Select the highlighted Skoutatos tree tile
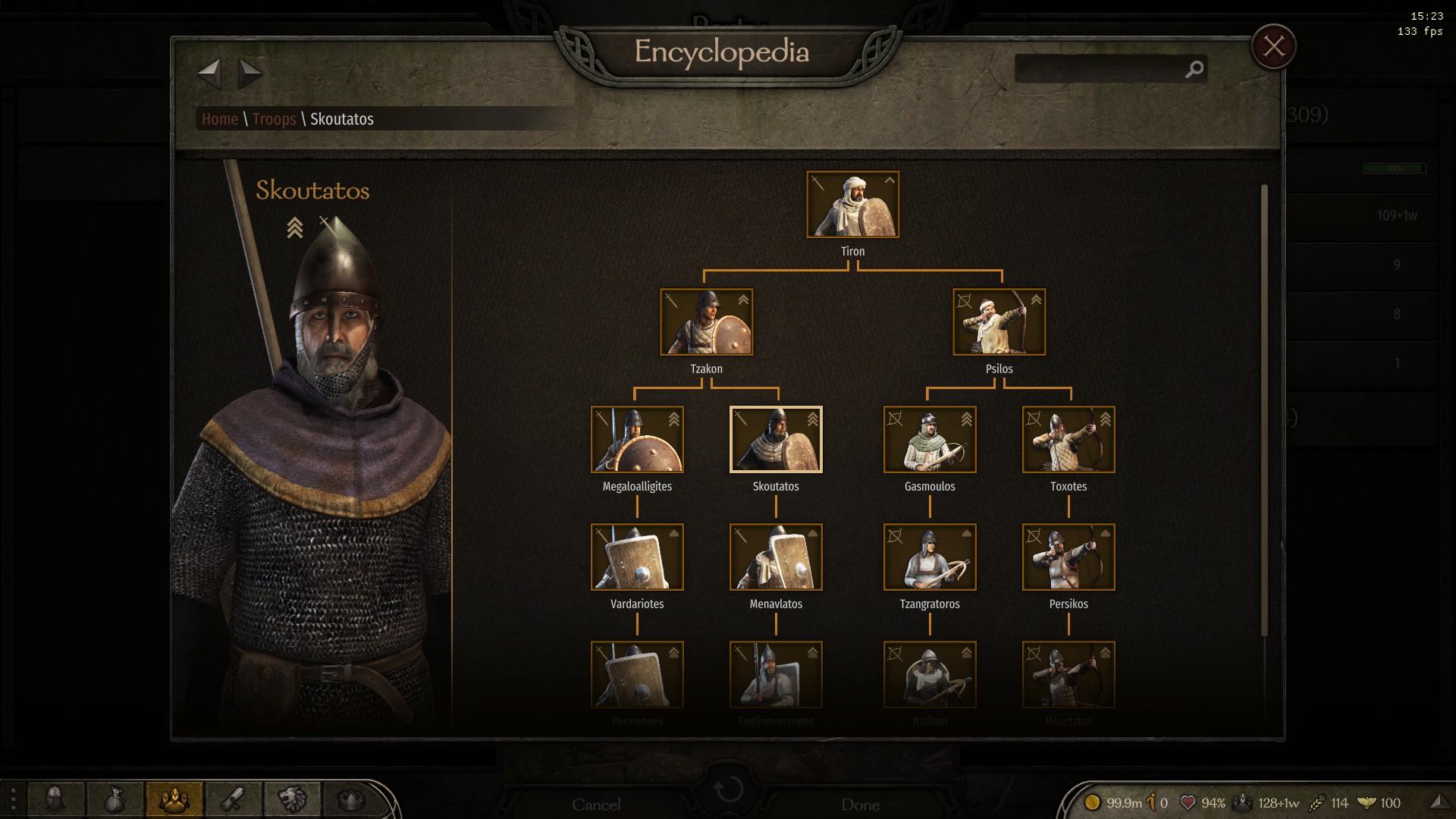 pos(776,440)
